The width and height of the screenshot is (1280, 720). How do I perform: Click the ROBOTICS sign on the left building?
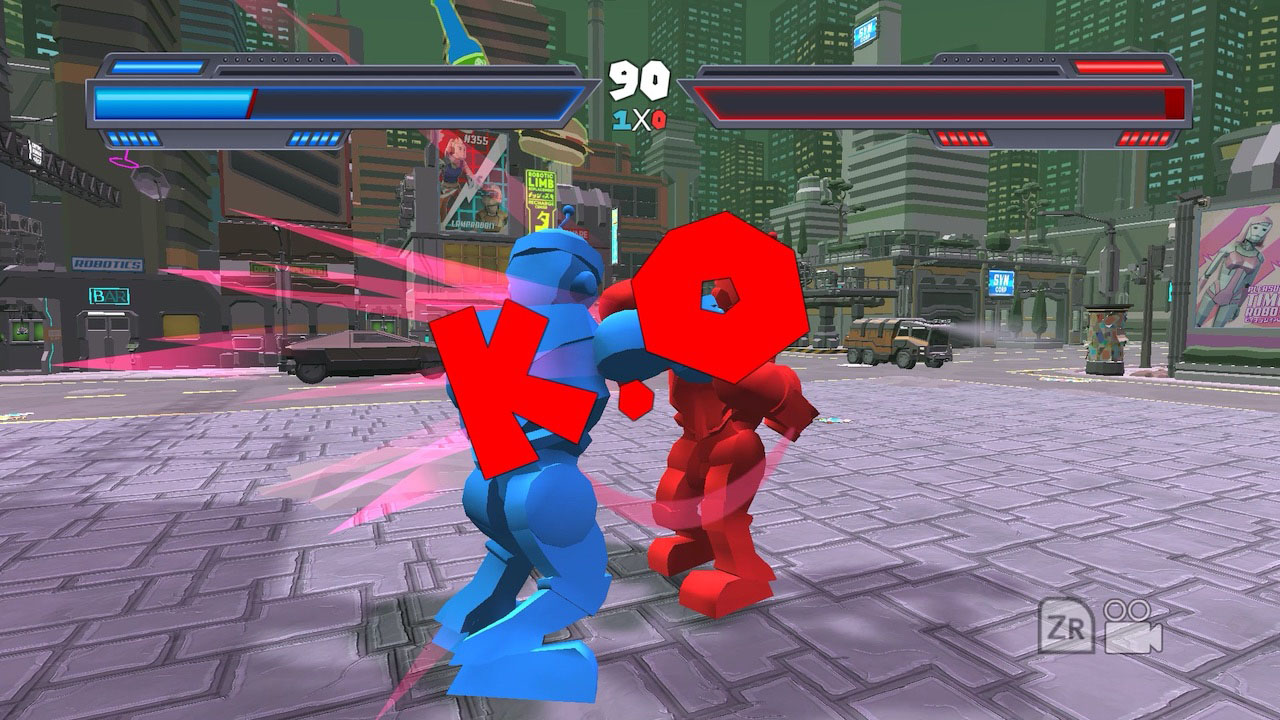108,264
